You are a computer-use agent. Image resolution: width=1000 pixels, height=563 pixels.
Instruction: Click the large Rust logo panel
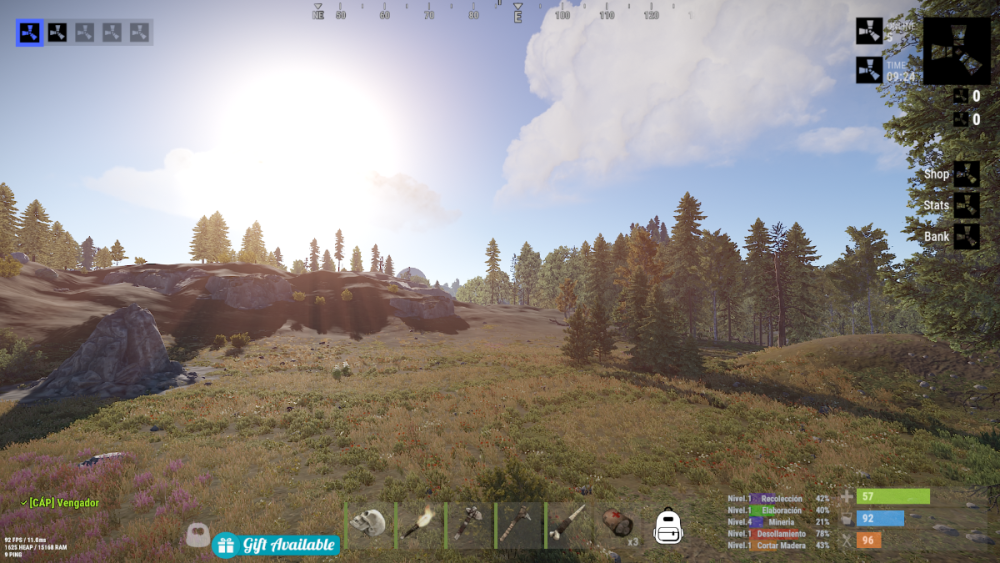tap(956, 51)
